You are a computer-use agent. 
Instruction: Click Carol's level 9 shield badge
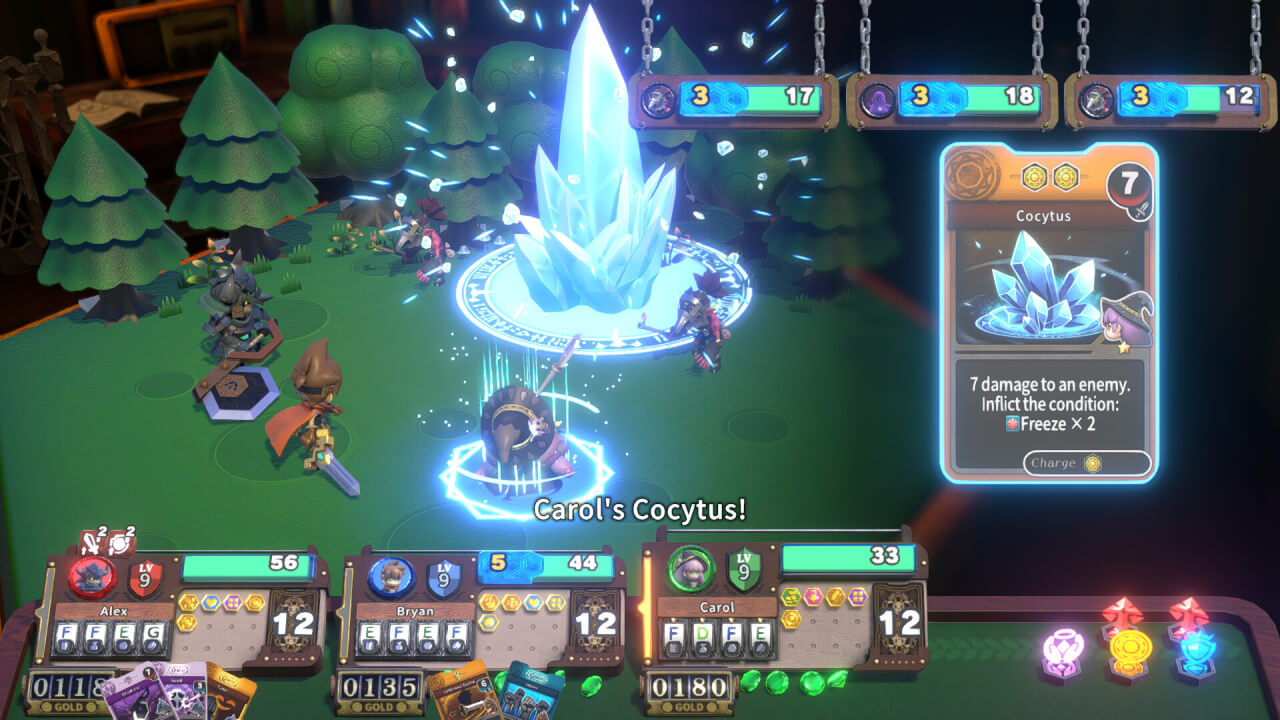point(743,571)
